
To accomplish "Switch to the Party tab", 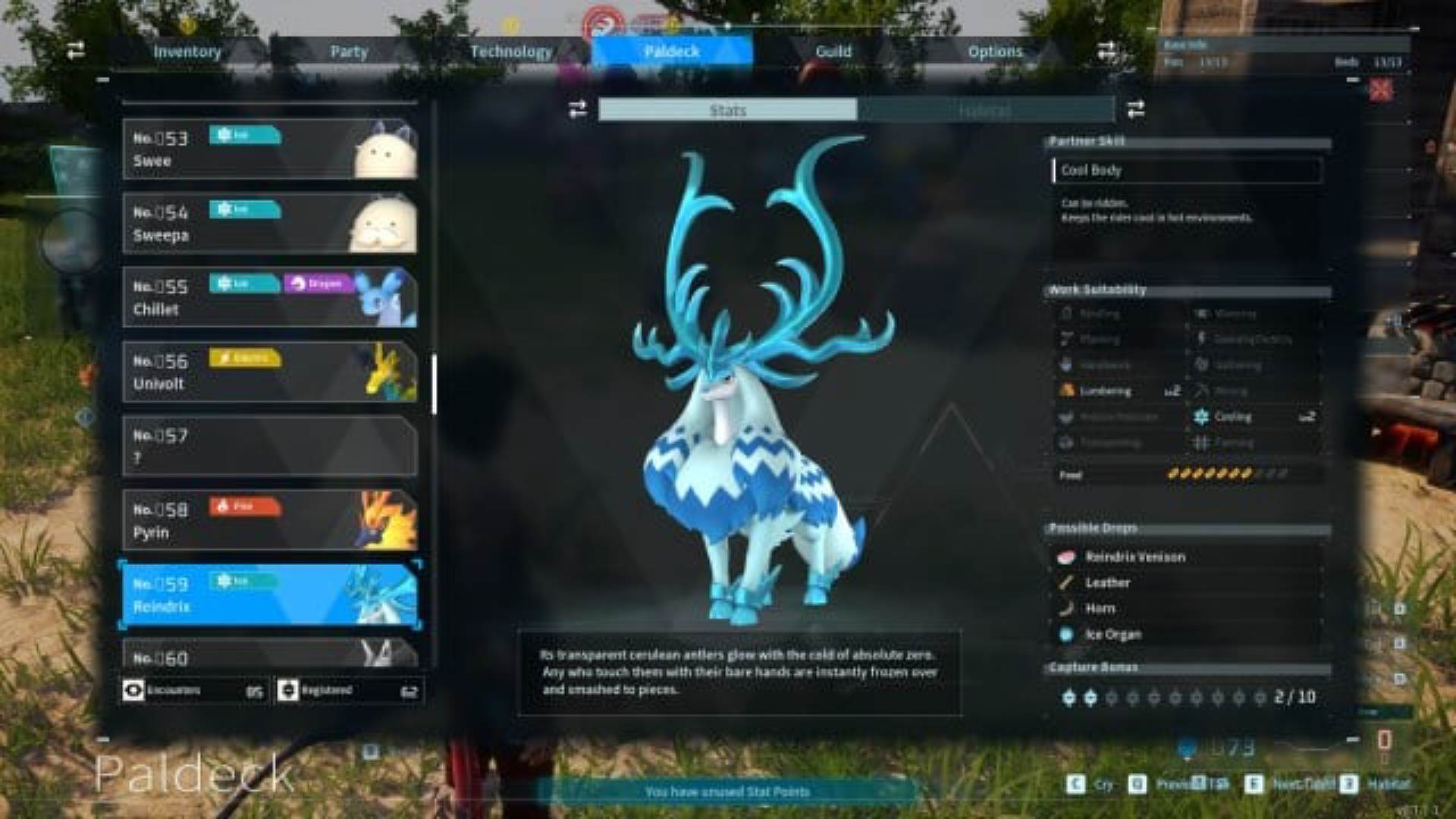I will coord(349,52).
